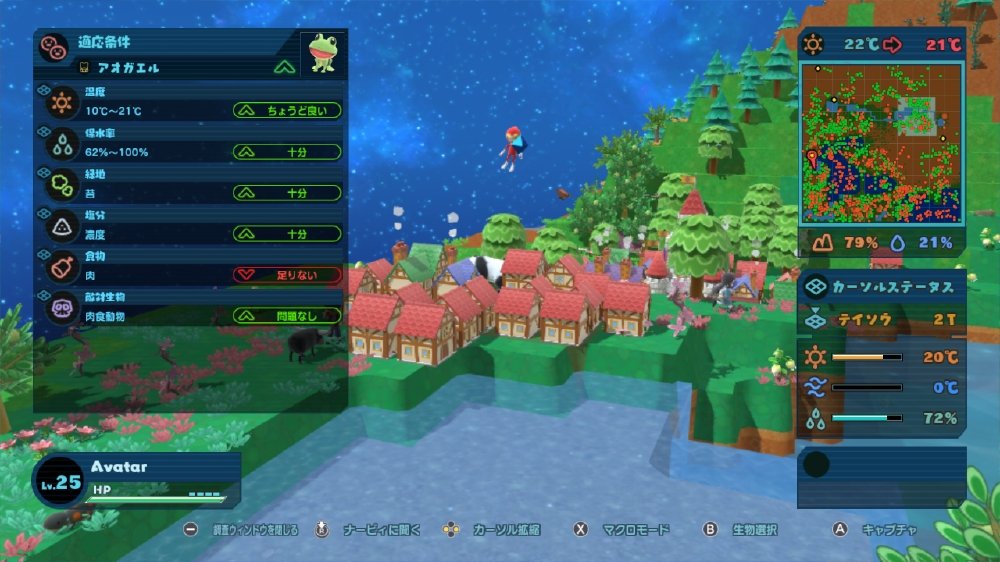
Task: Select the 保水率 water retention row
Action: point(190,144)
